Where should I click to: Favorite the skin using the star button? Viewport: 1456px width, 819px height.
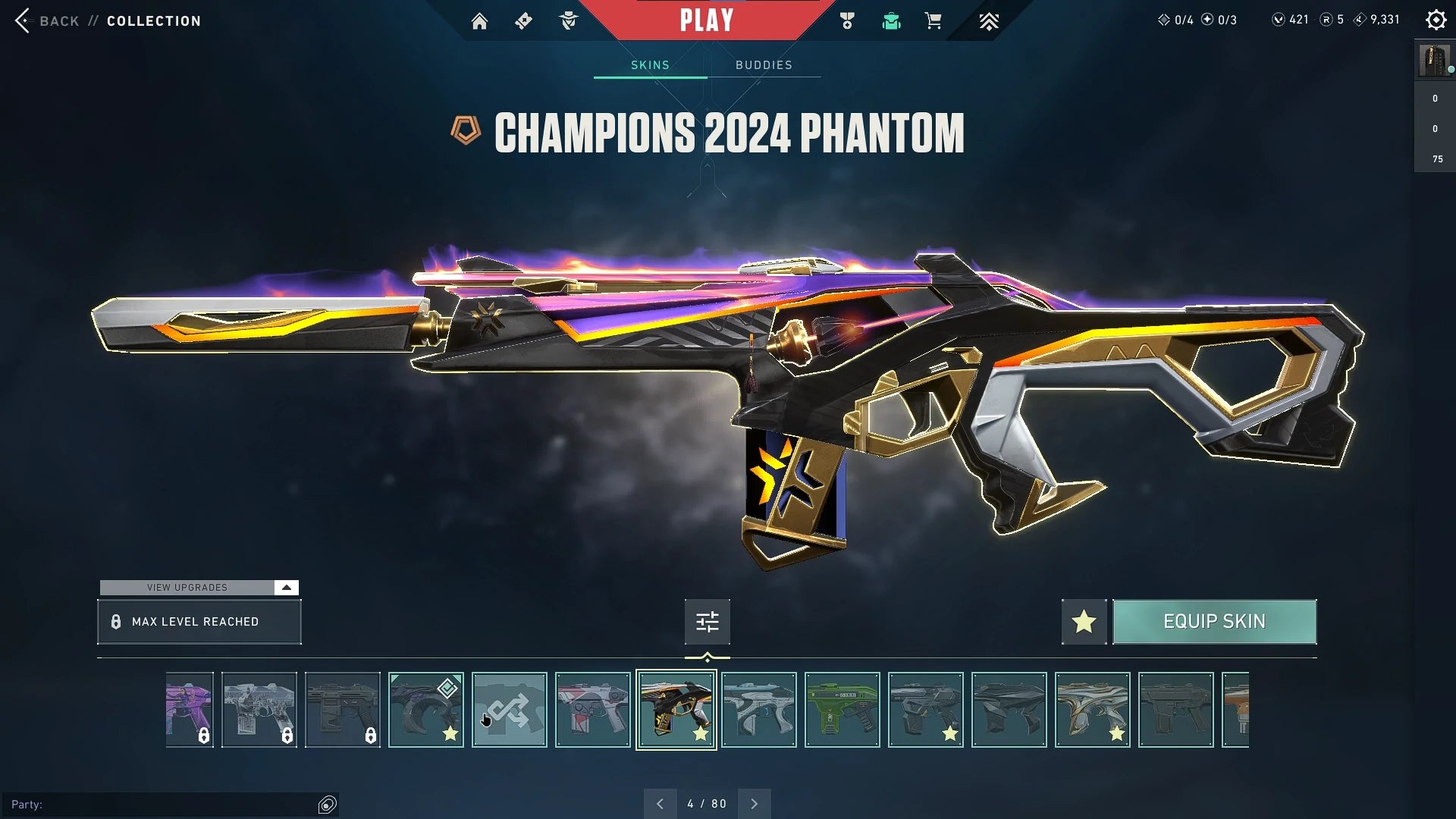[x=1083, y=622]
